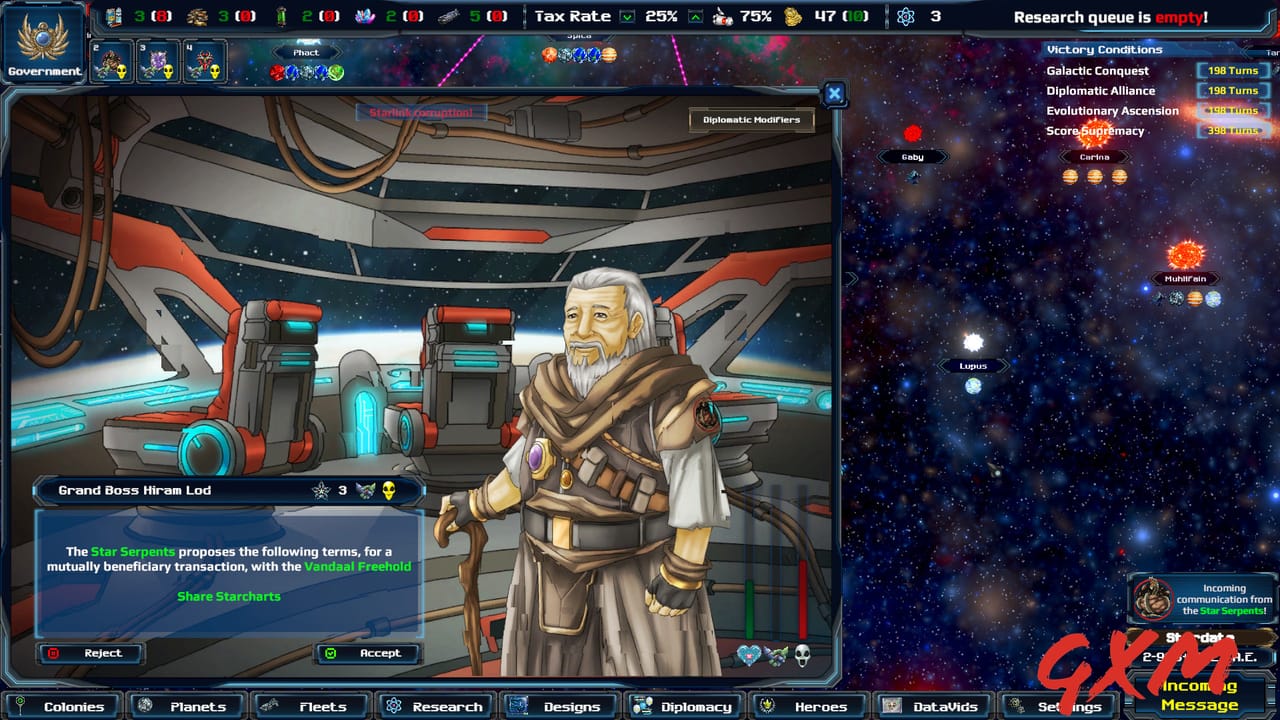Reject the Star Serpents offer
Screen dimensions: 1280x720
point(90,653)
